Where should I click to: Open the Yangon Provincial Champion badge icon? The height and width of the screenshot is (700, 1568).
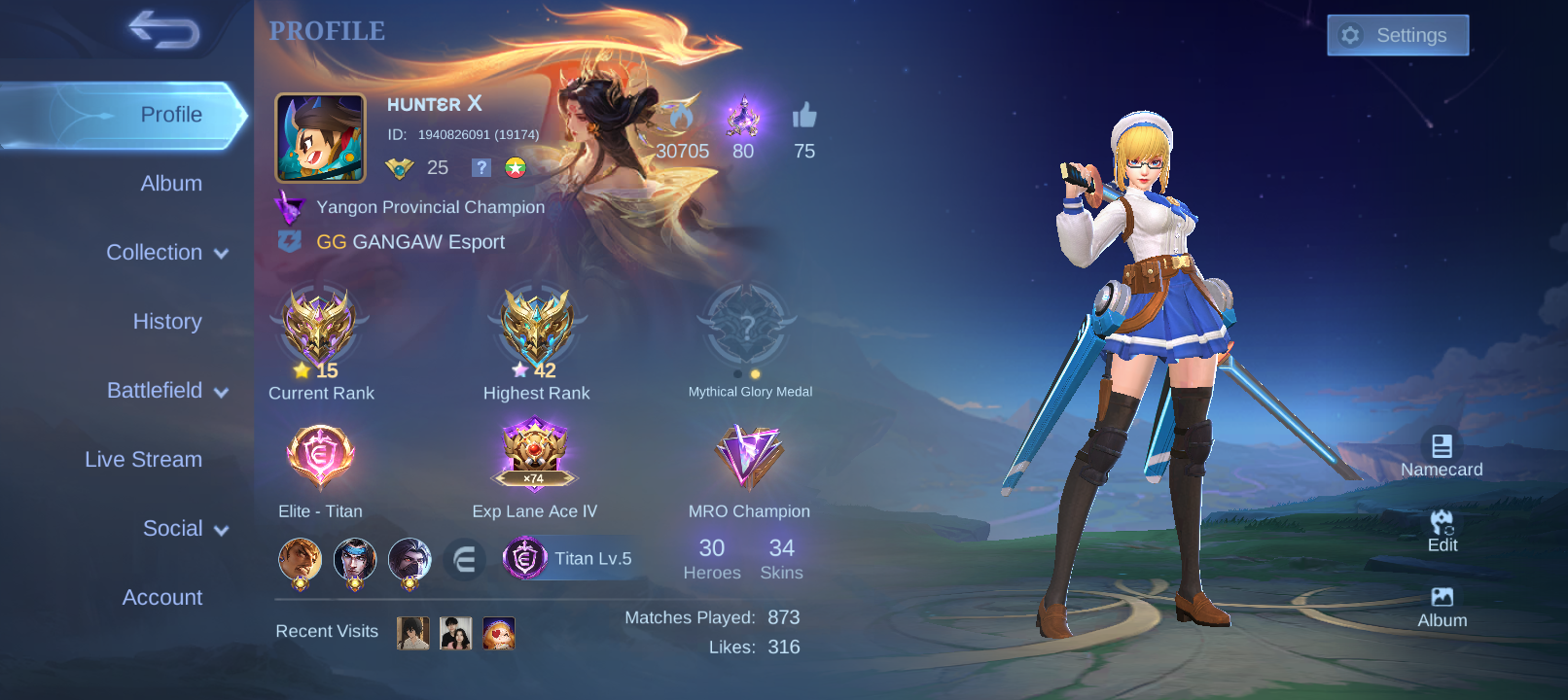pos(290,206)
